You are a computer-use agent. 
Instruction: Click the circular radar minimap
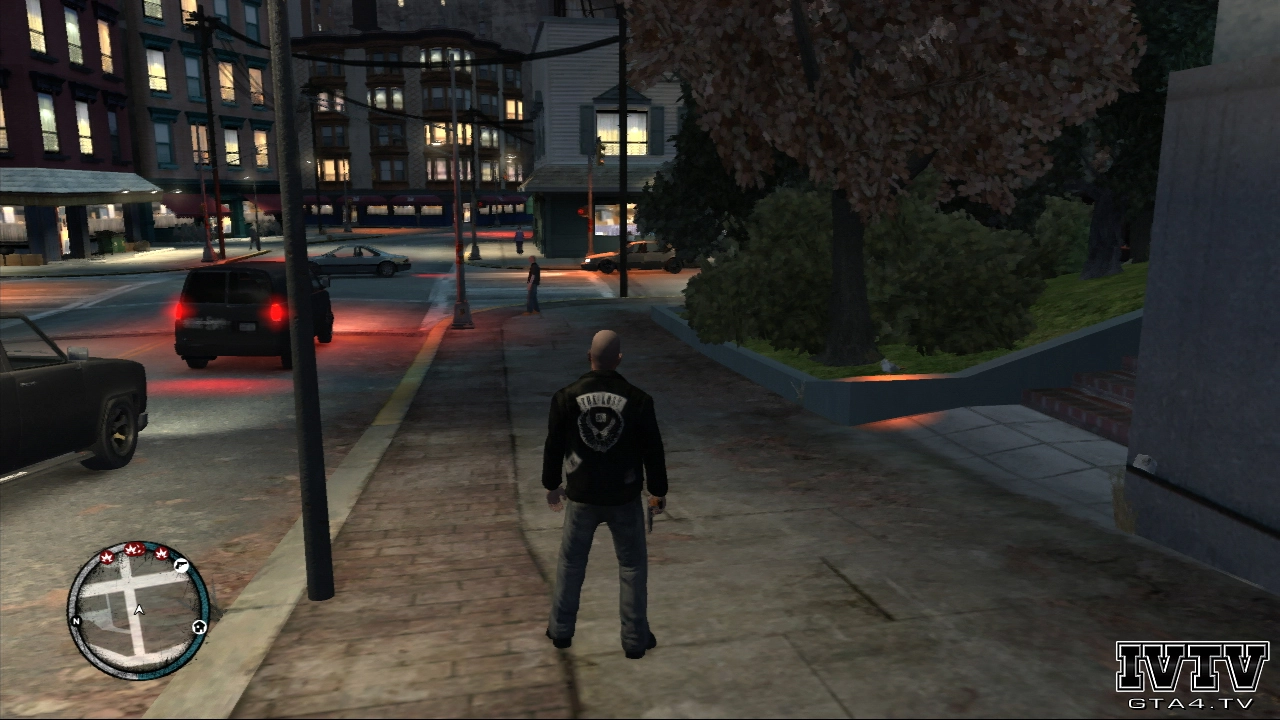point(138,610)
